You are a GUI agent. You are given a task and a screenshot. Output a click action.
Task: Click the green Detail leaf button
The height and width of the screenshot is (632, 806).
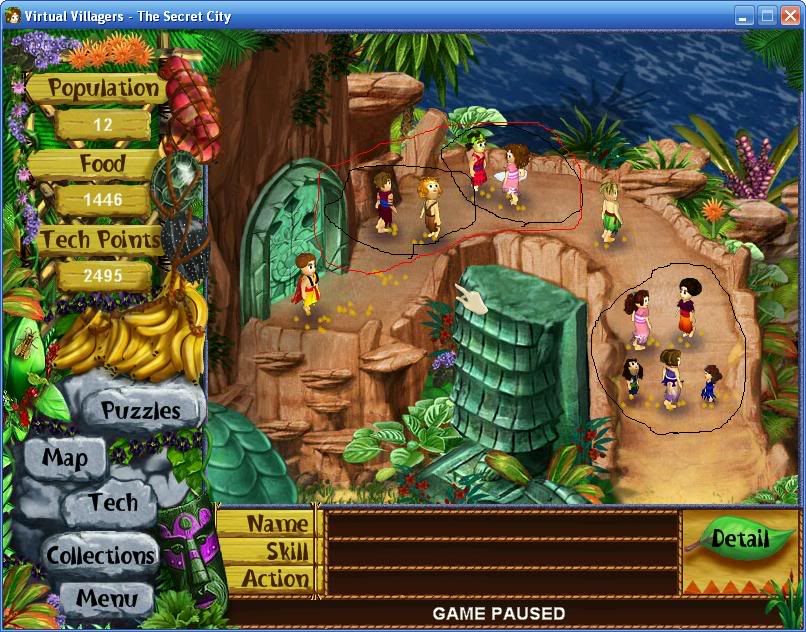[x=740, y=540]
